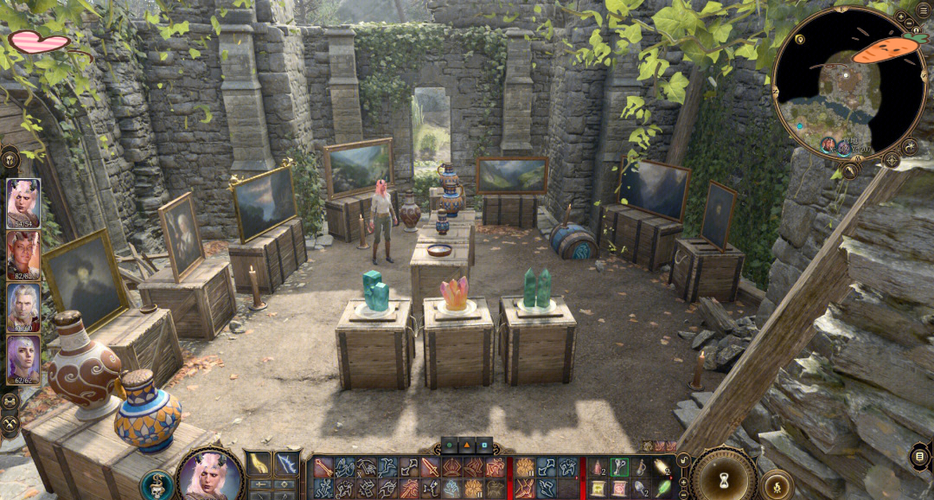This screenshot has width=934, height=500.
Task: Click the green circle hotbar filter
Action: tap(451, 444)
